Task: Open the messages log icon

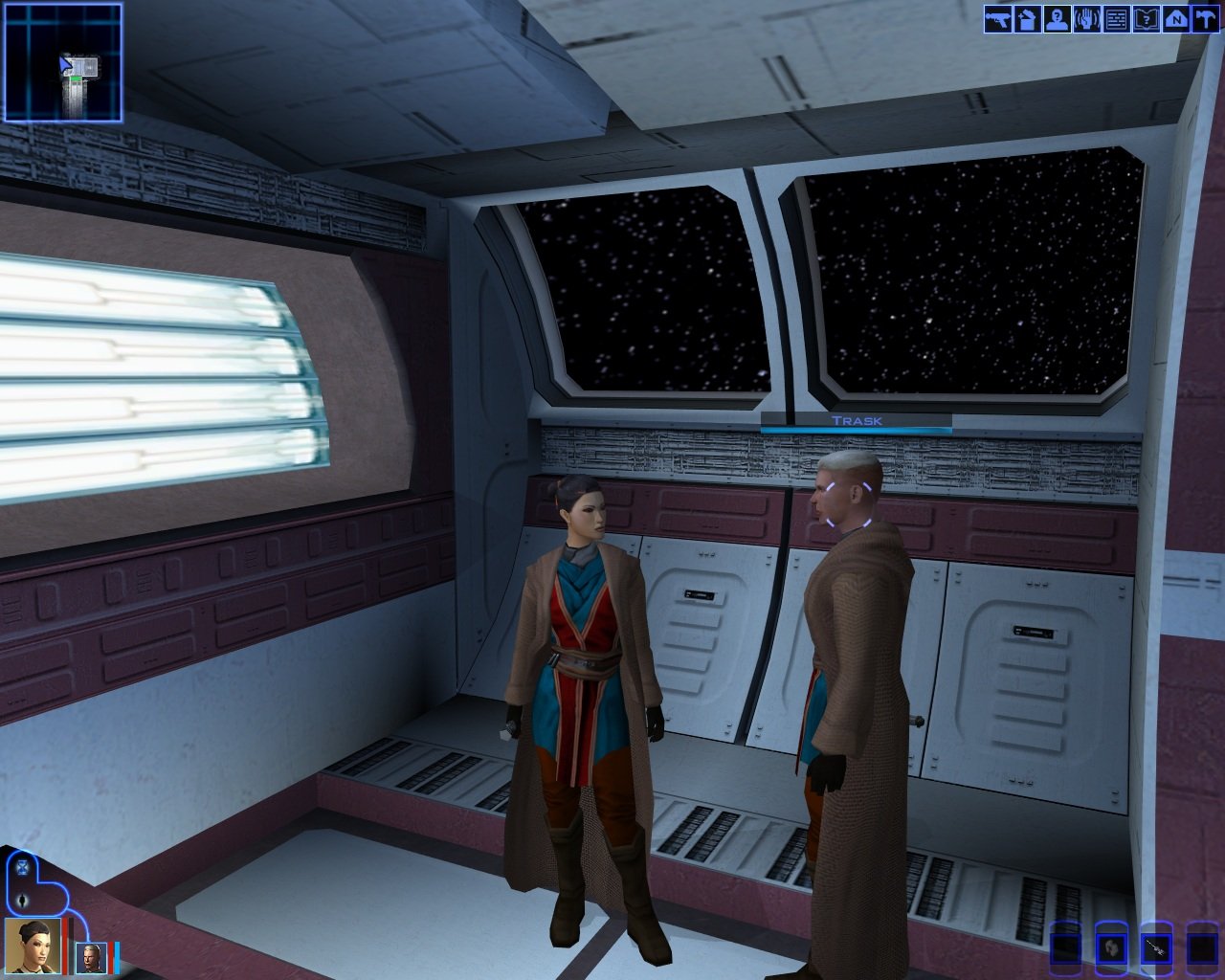Action: [1116, 19]
